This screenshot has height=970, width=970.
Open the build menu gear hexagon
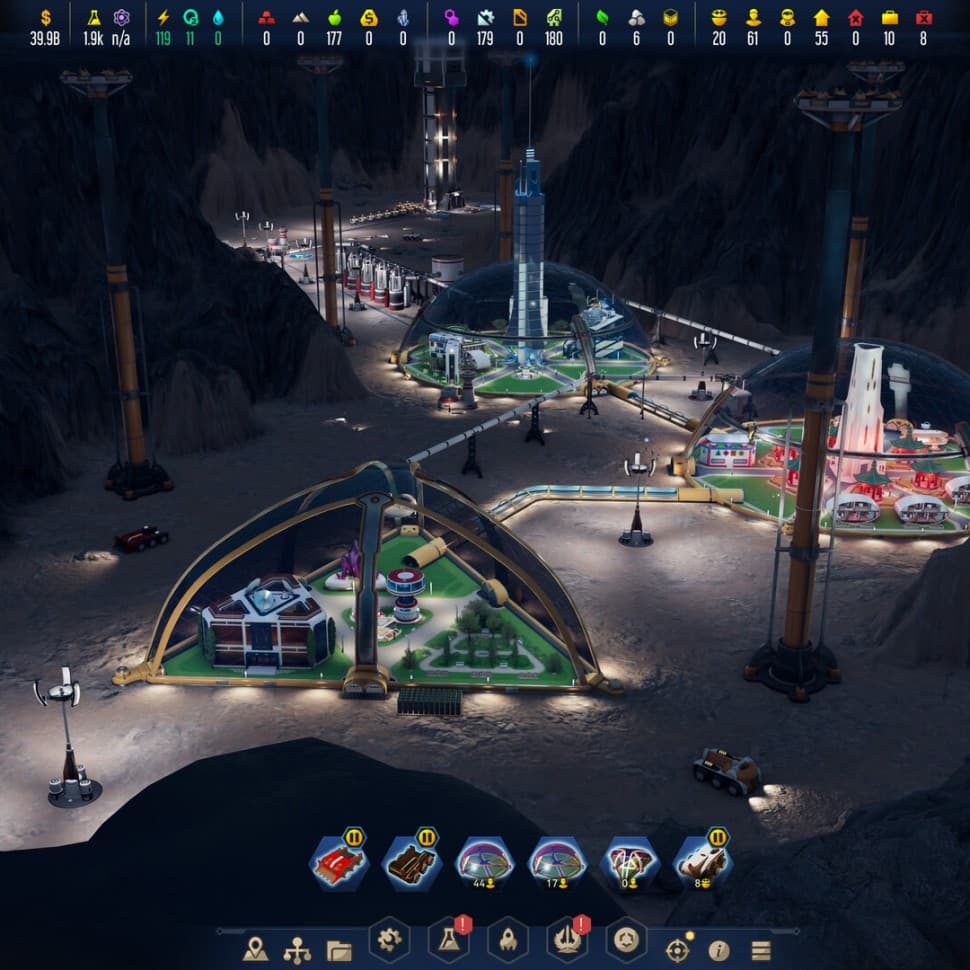[389, 939]
